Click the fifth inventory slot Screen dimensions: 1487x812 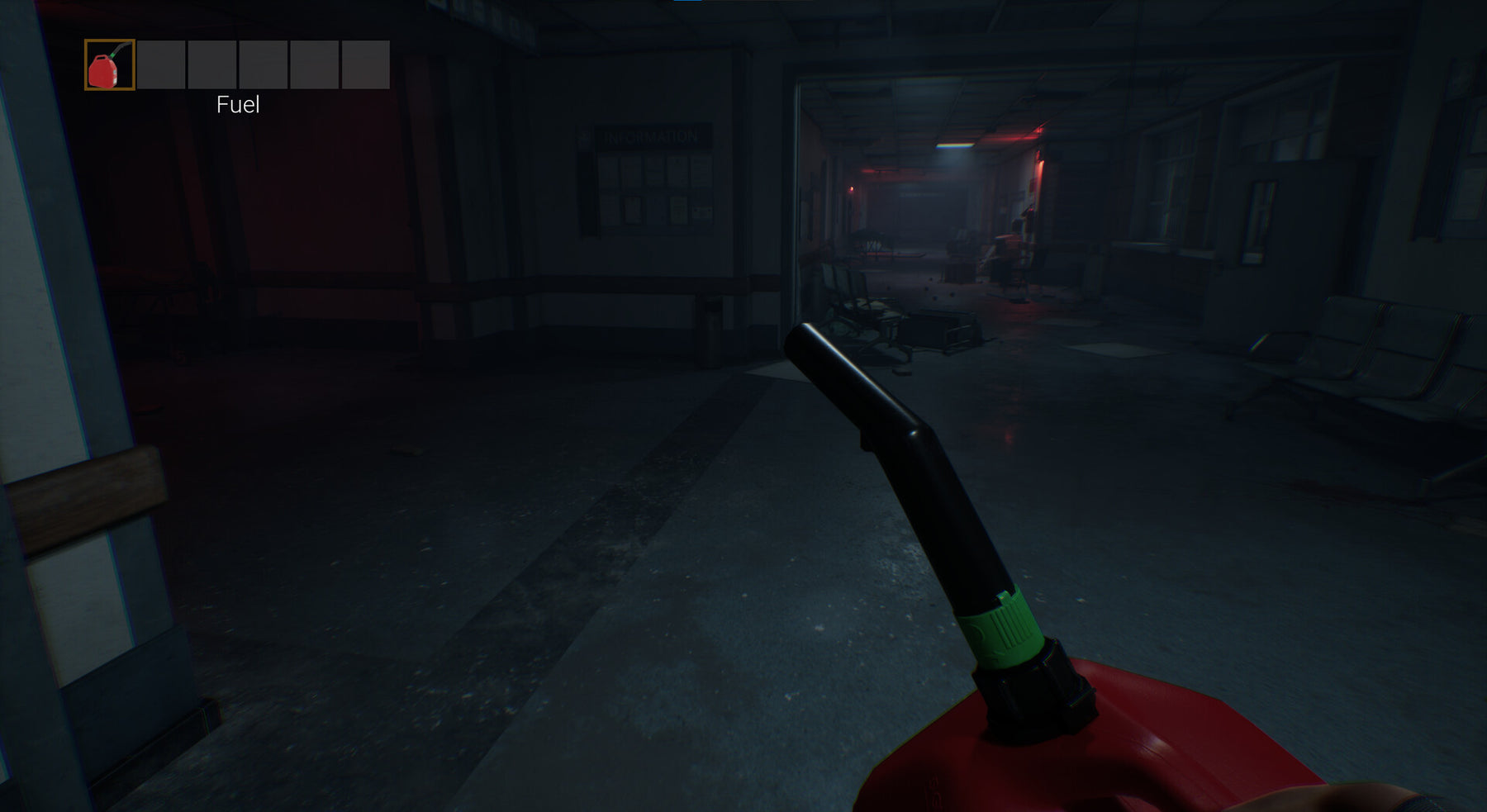point(313,64)
